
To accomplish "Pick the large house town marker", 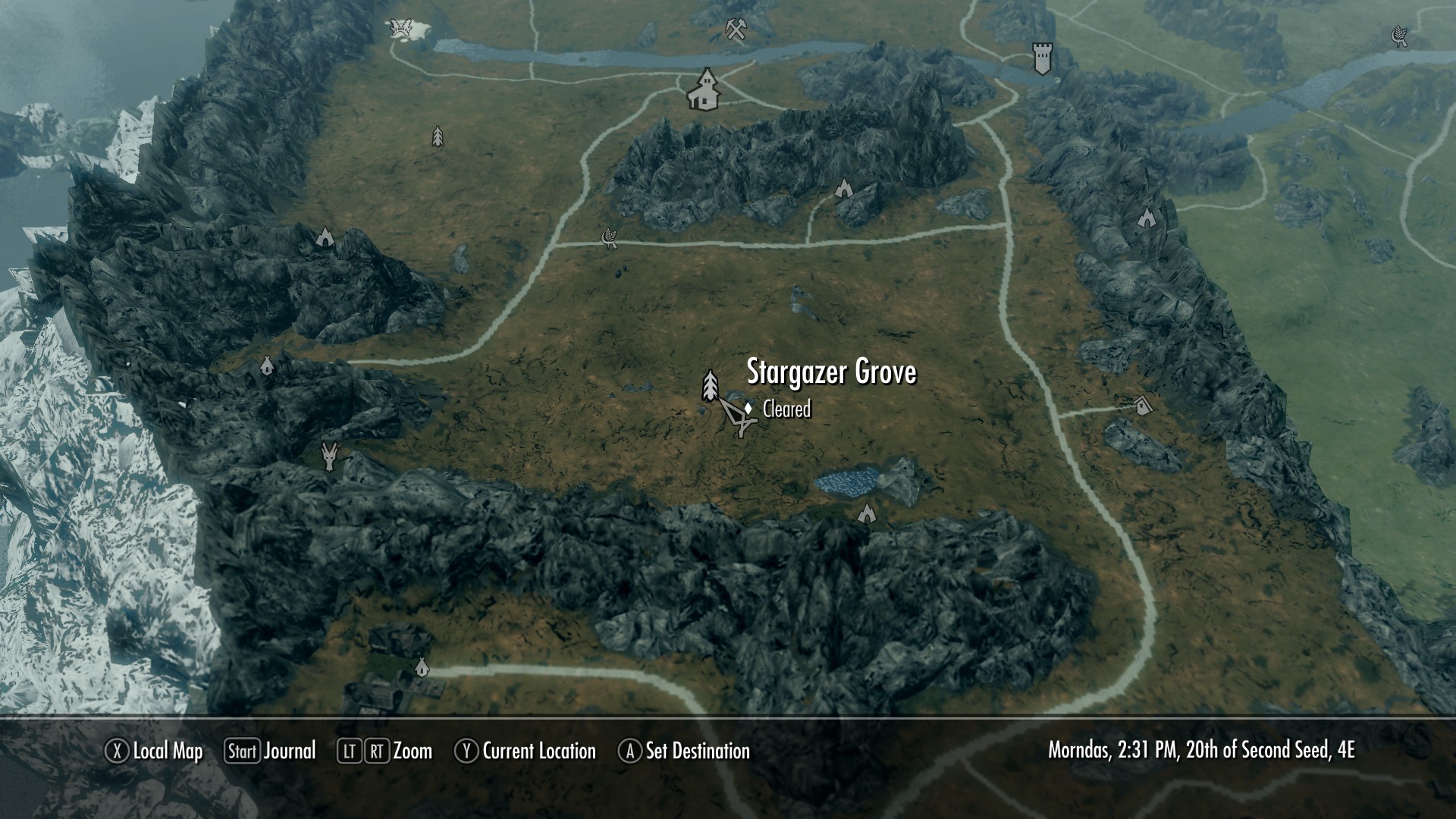I will [x=704, y=89].
